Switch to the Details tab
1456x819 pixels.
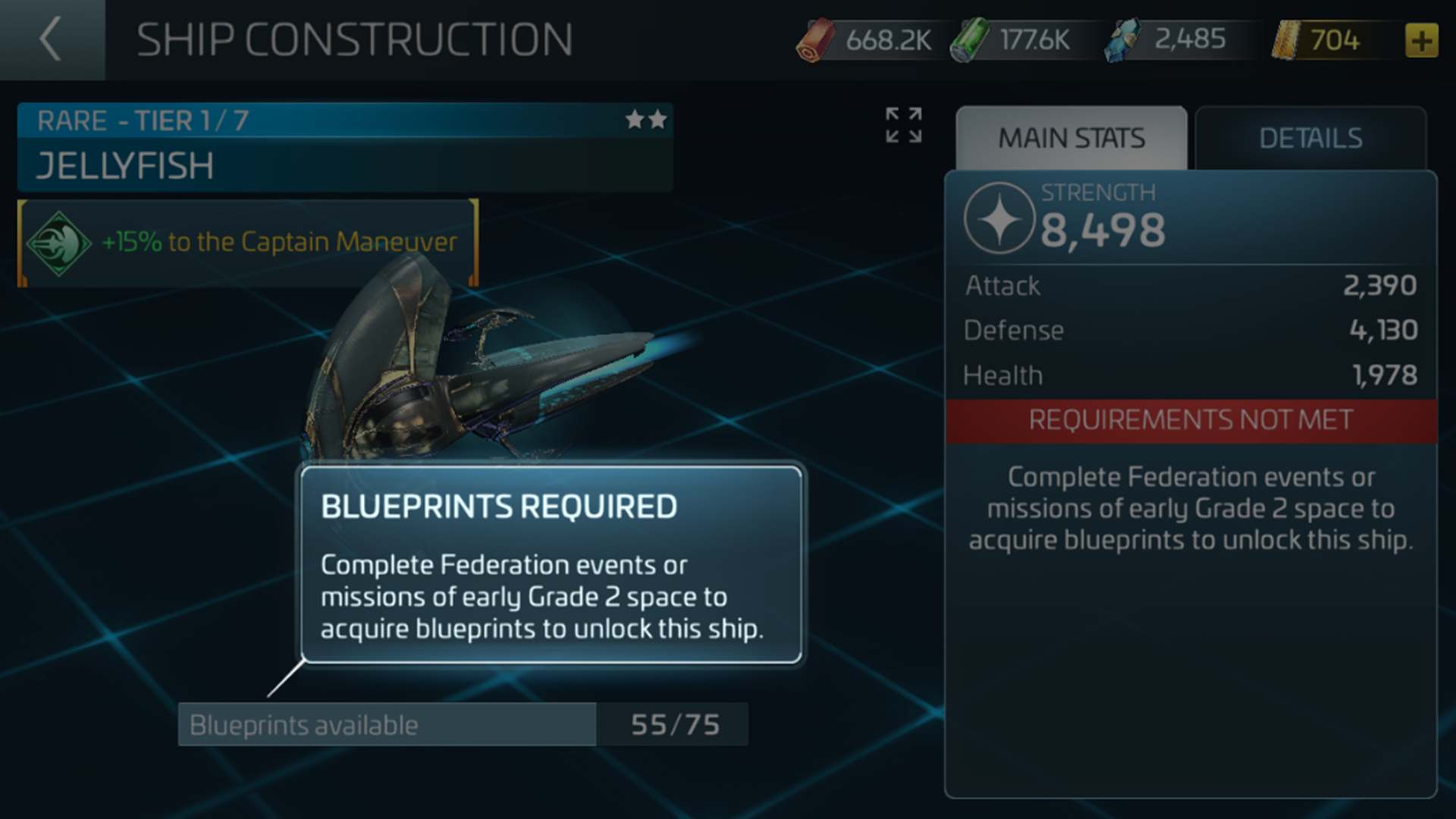pos(1310,136)
